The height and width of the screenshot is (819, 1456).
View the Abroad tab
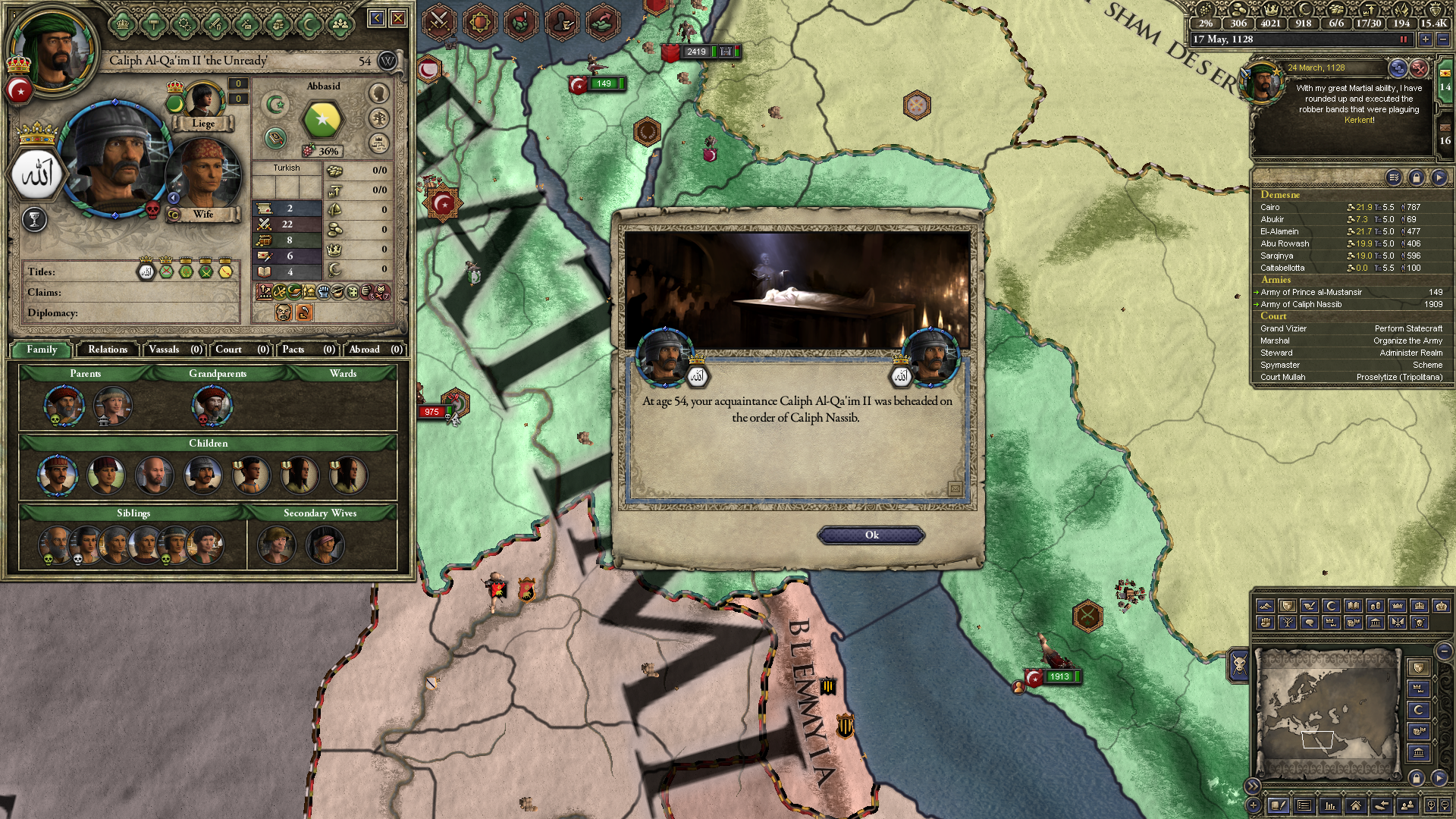[x=375, y=350]
